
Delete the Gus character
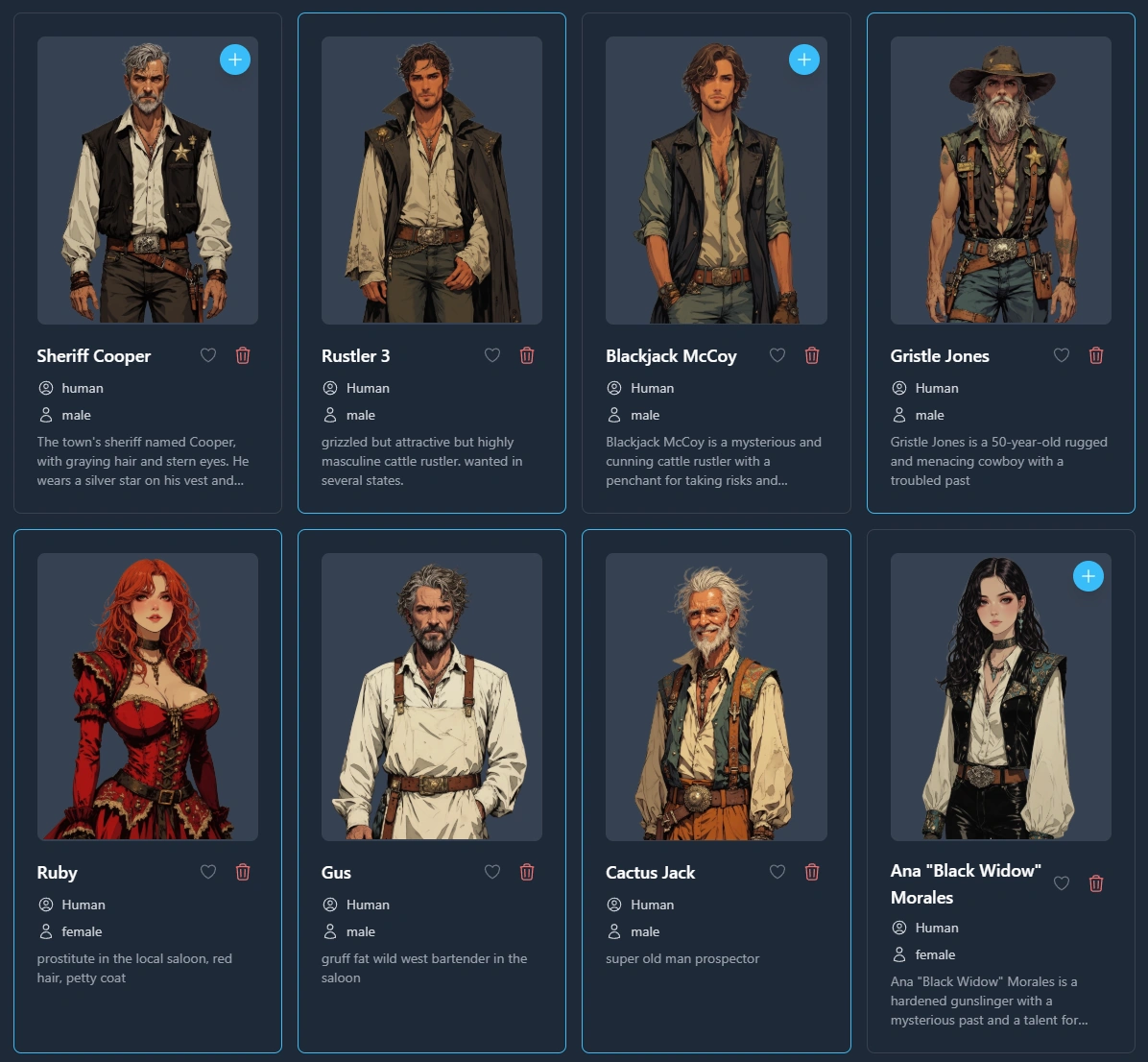point(527,872)
